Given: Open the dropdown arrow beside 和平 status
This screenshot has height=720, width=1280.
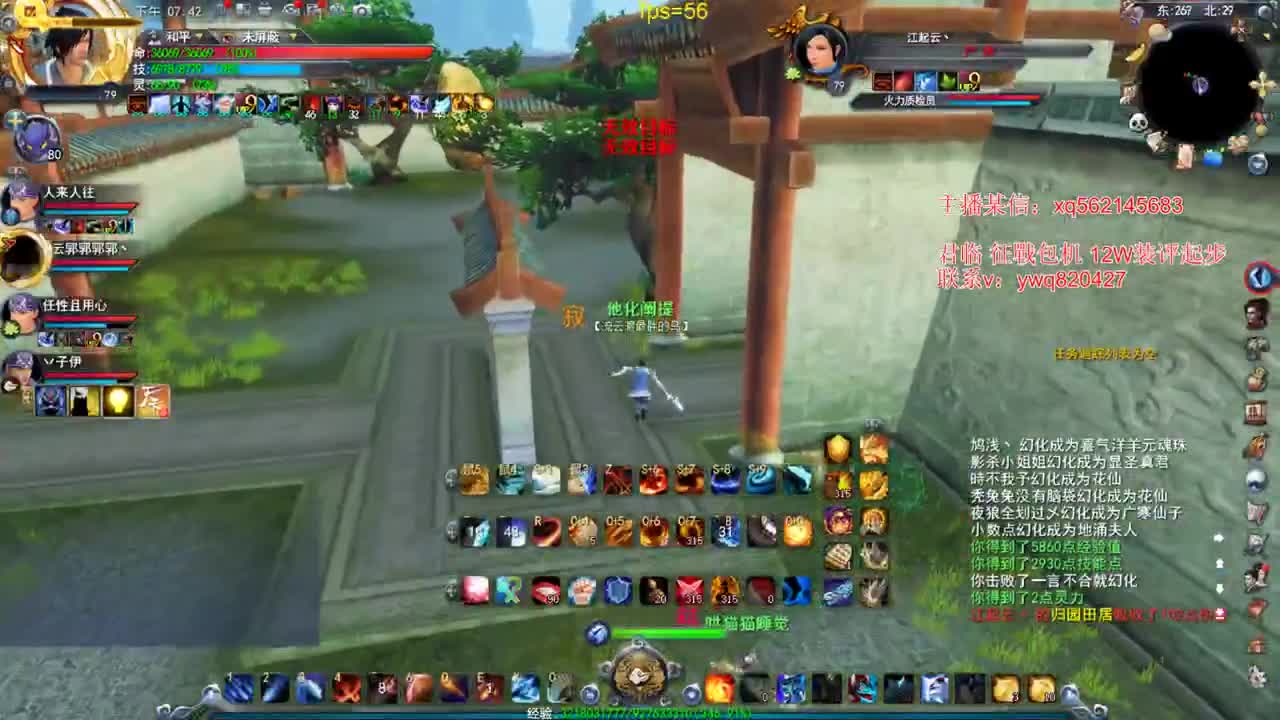Looking at the screenshot, I should tap(200, 36).
